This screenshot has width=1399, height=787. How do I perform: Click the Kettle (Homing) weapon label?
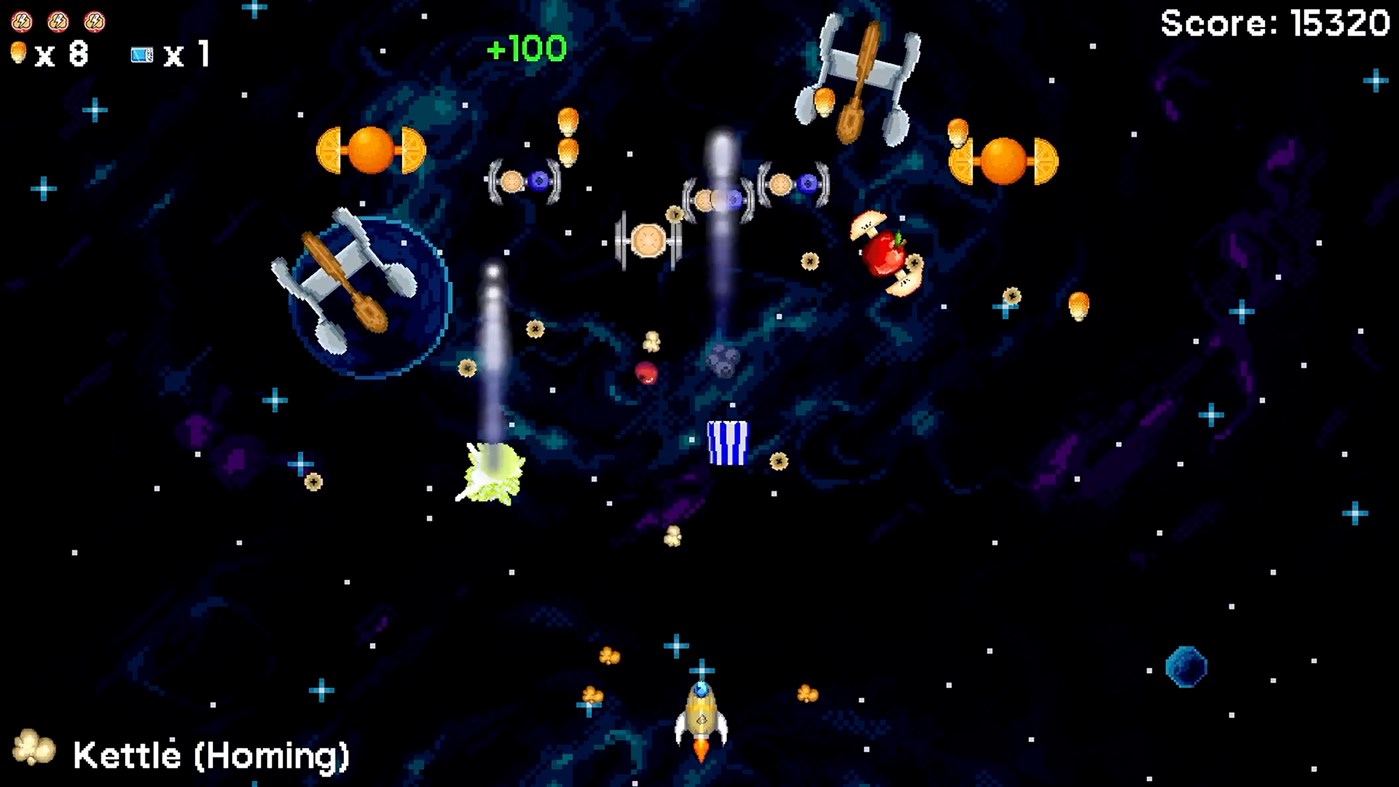point(208,755)
